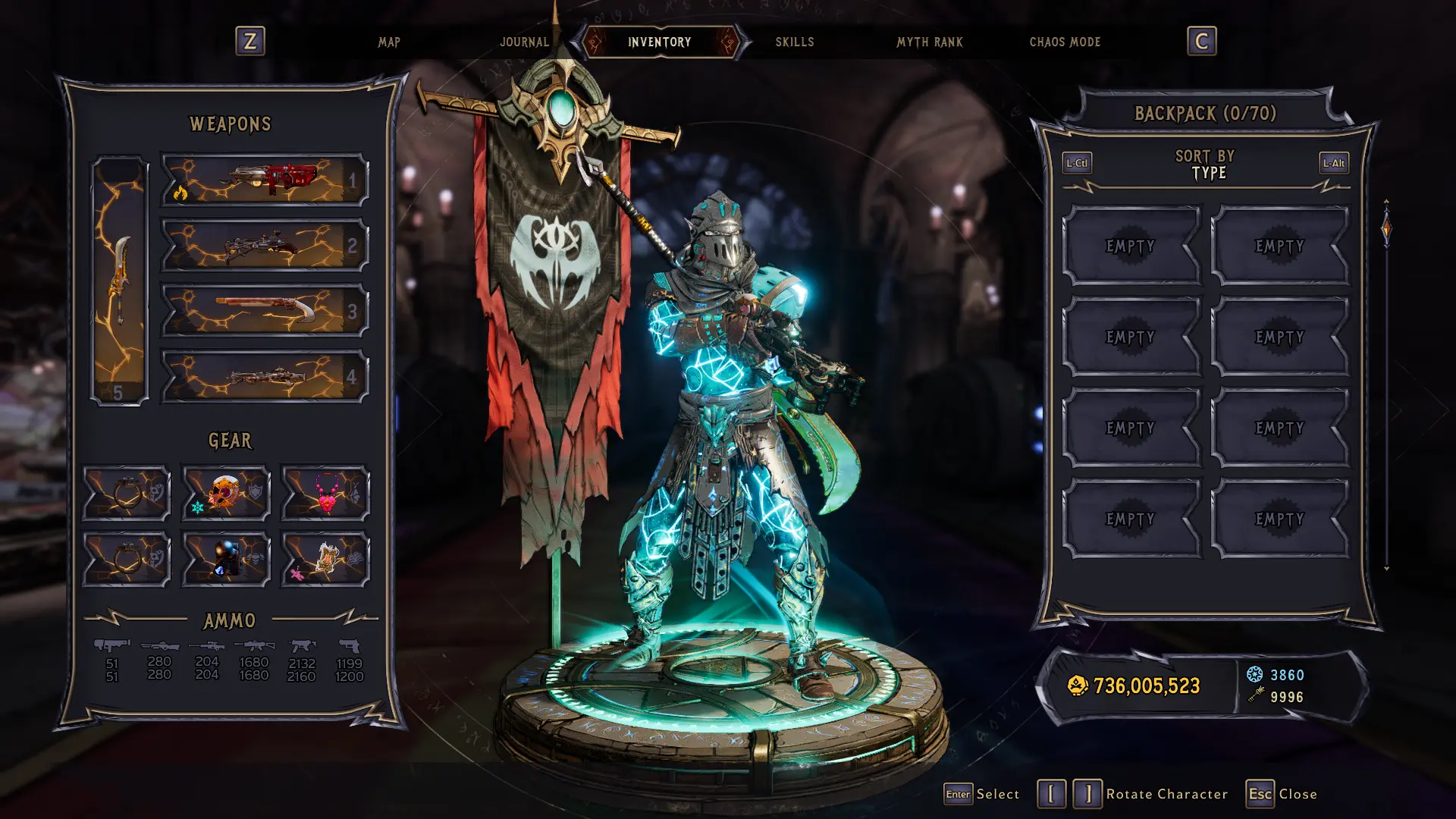Select the Inventory tab

click(659, 42)
